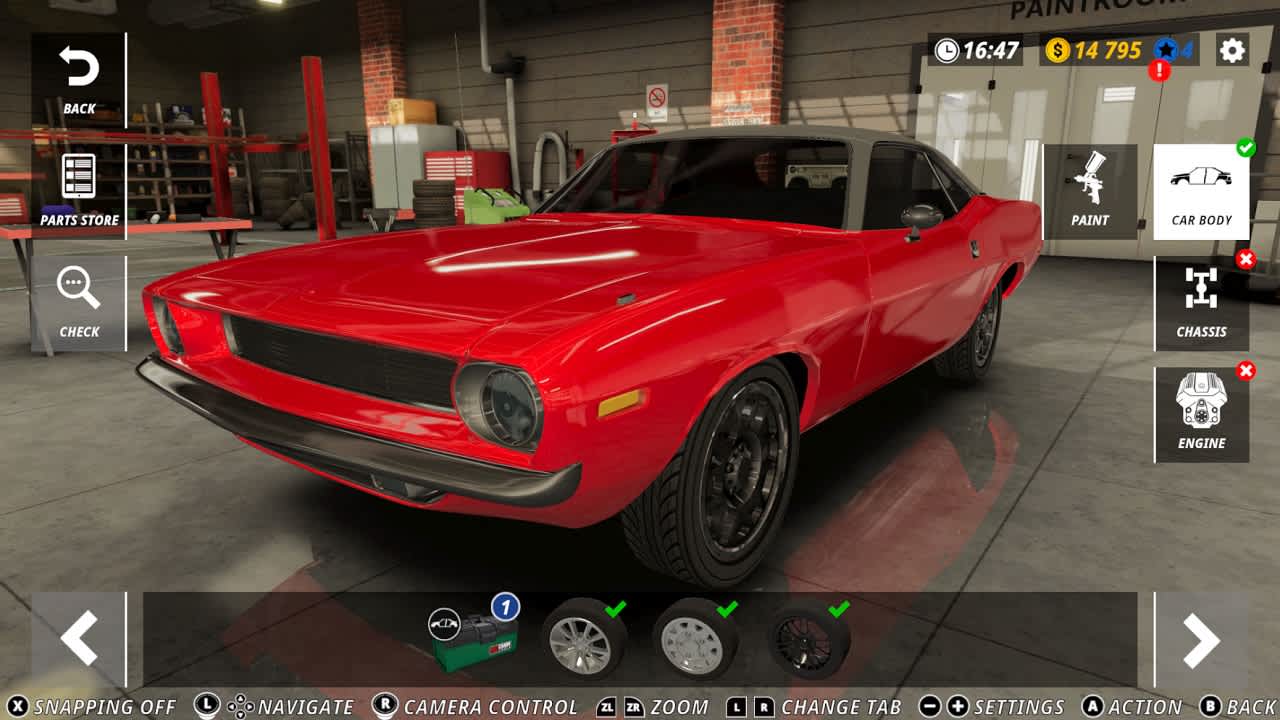Select the Car Body category
1280x720 pixels.
pyautogui.click(x=1201, y=190)
